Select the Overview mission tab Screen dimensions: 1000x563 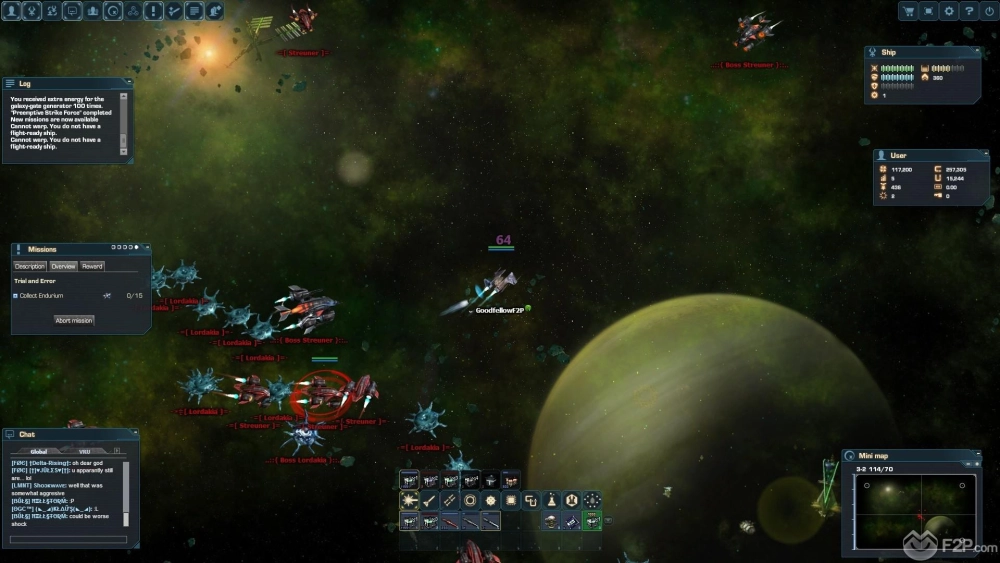pos(63,266)
